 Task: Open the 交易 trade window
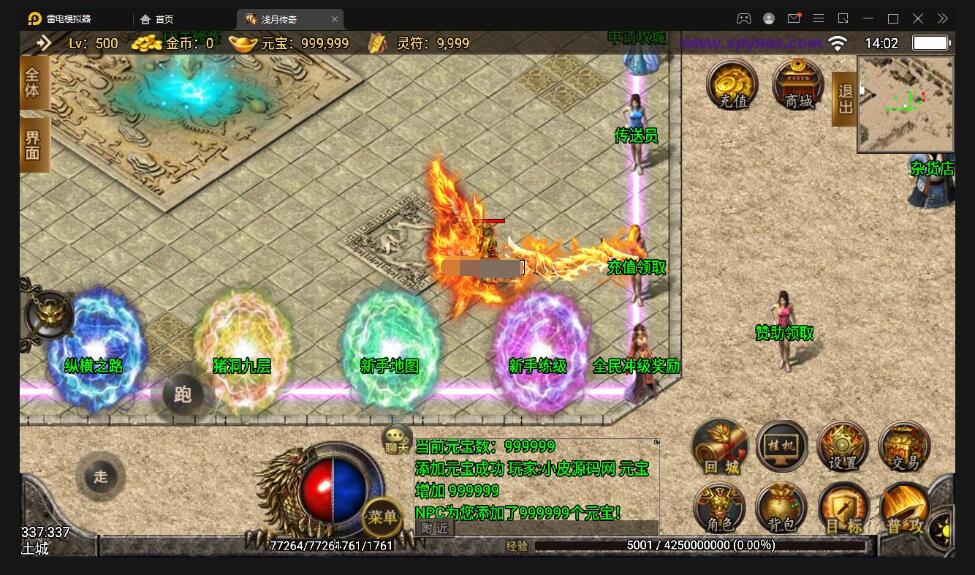point(904,447)
